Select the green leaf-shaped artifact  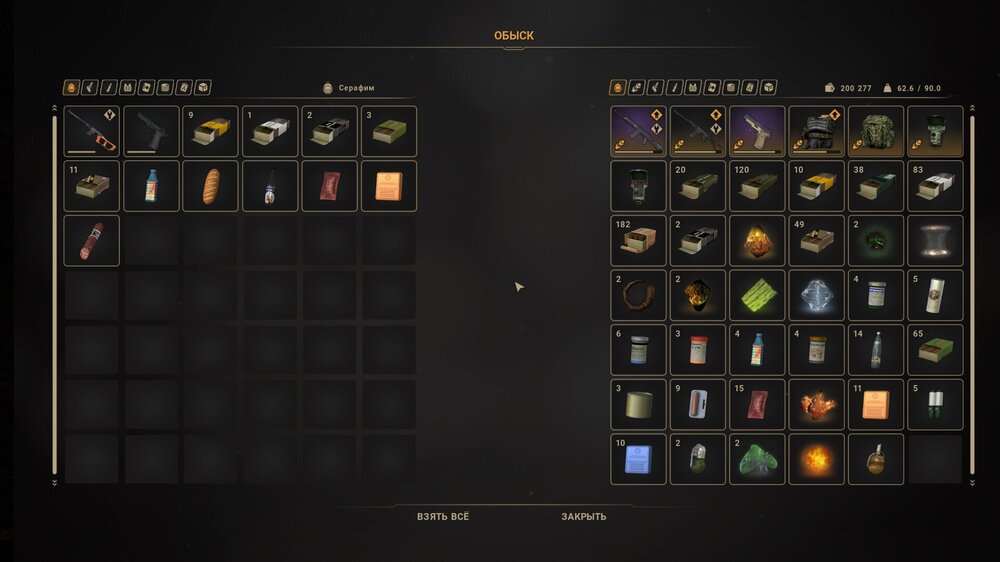click(x=757, y=295)
